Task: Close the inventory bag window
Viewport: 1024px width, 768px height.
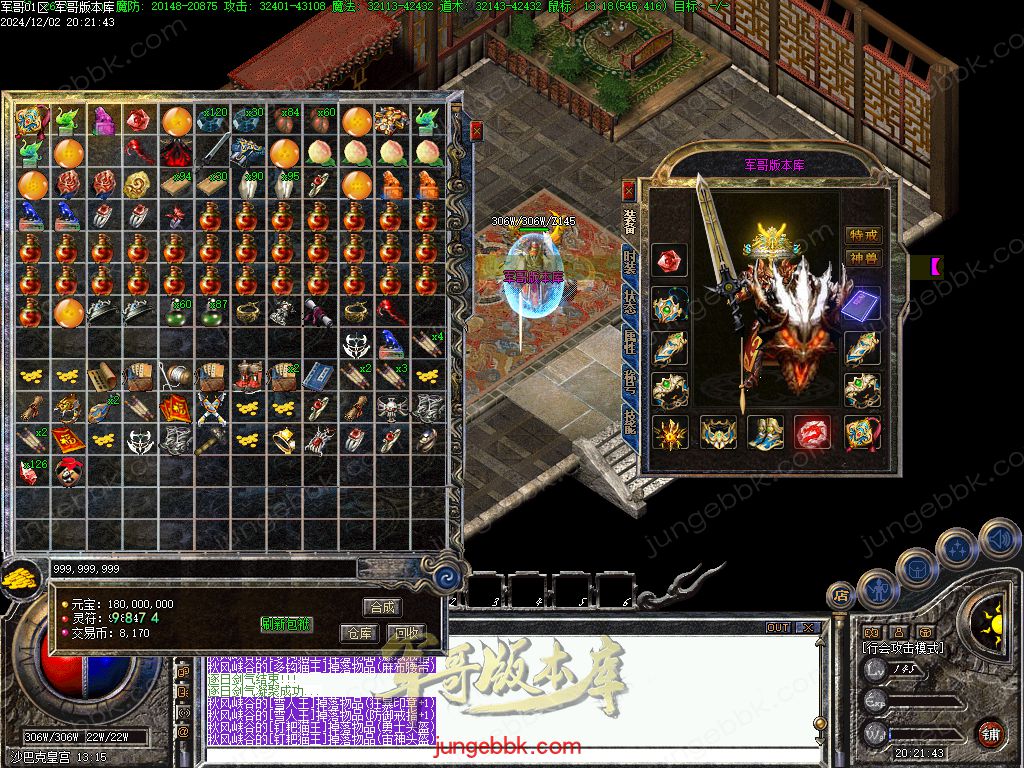Action: 477,130
